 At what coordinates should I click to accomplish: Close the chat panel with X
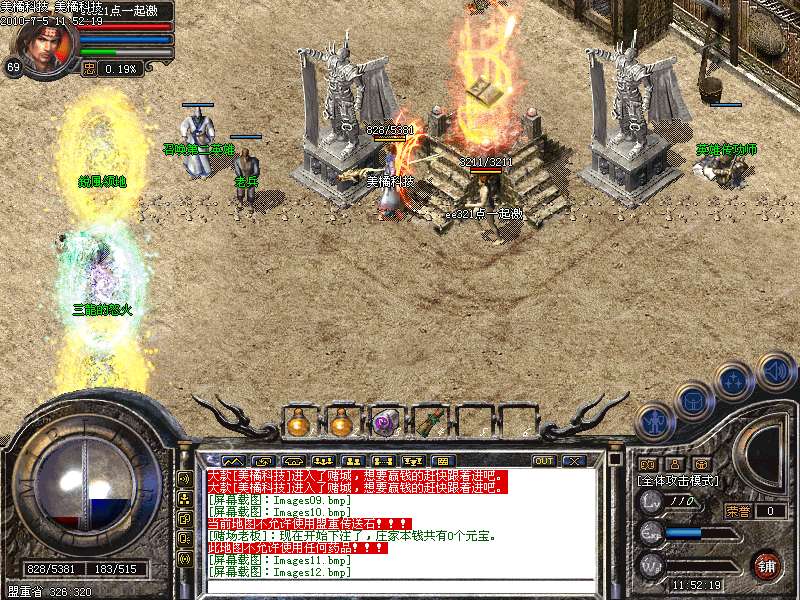pos(573,461)
